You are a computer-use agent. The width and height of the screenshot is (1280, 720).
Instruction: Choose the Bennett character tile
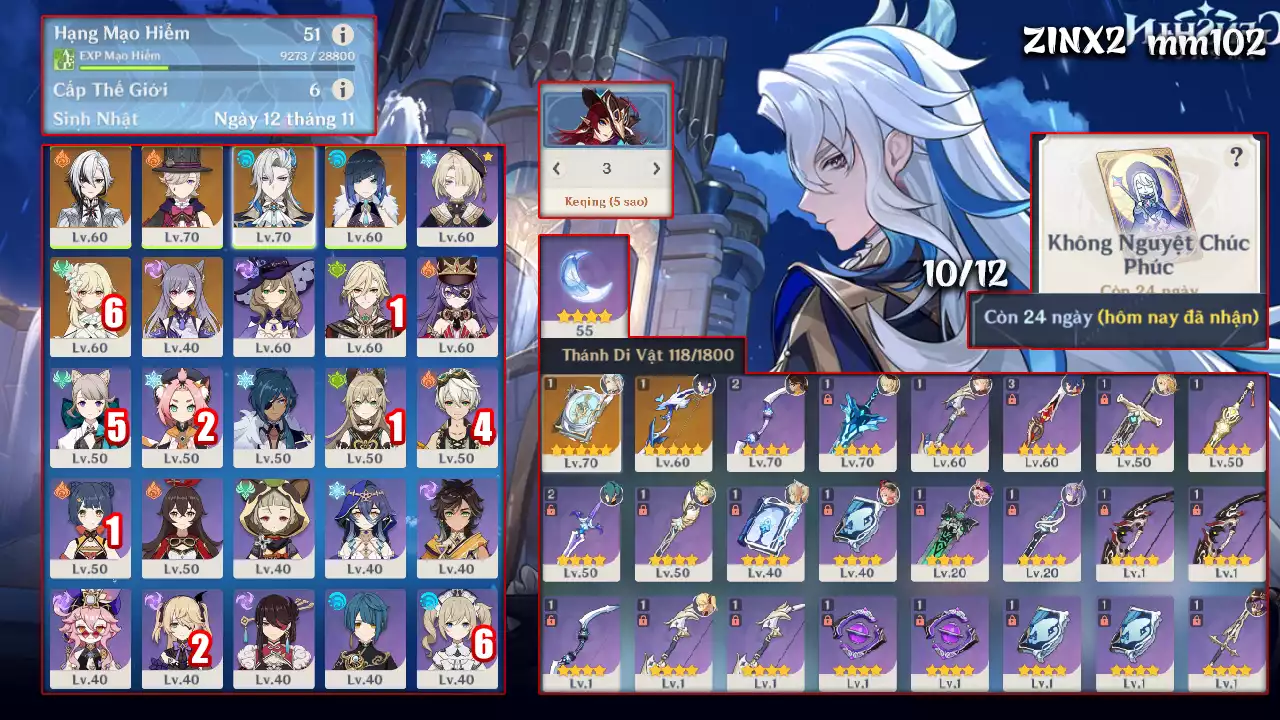[457, 414]
